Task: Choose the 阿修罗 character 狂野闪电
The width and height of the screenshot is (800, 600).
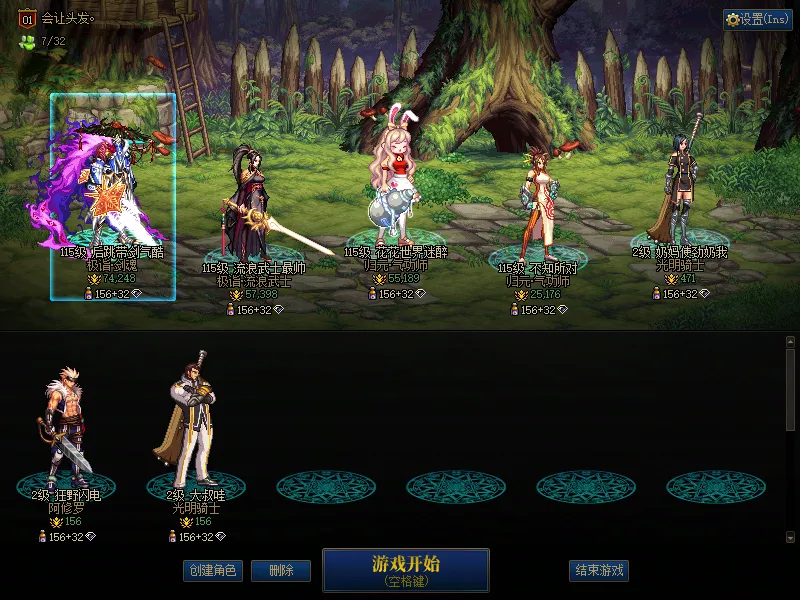Action: pos(66,430)
